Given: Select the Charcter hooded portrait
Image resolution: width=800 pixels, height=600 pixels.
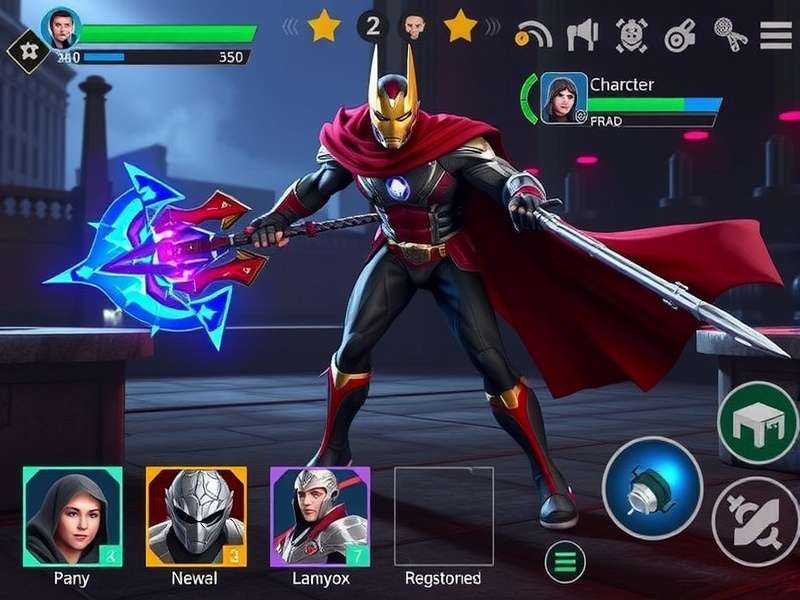Looking at the screenshot, I should tap(564, 97).
